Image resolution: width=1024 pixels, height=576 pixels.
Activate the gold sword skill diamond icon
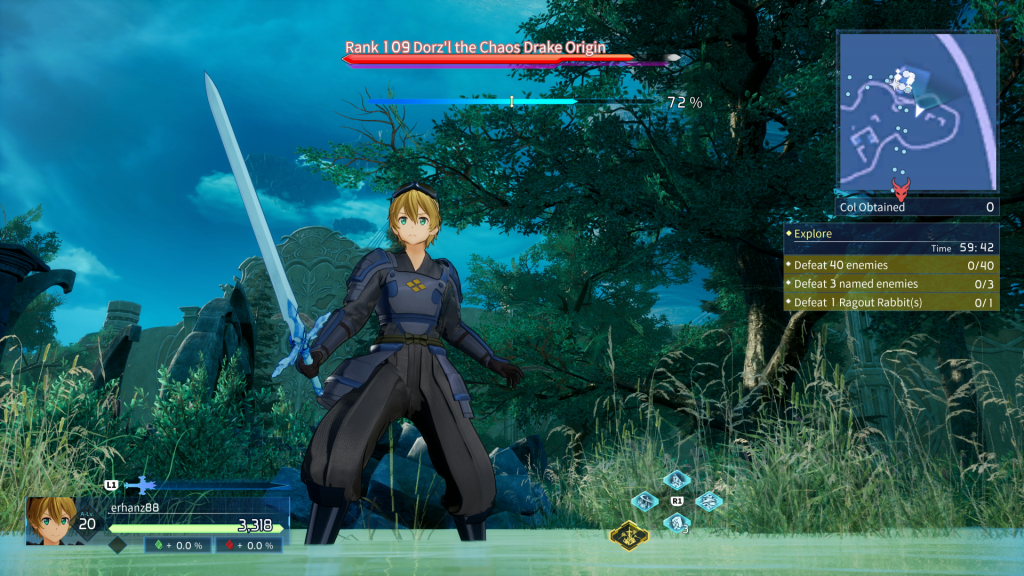629,535
